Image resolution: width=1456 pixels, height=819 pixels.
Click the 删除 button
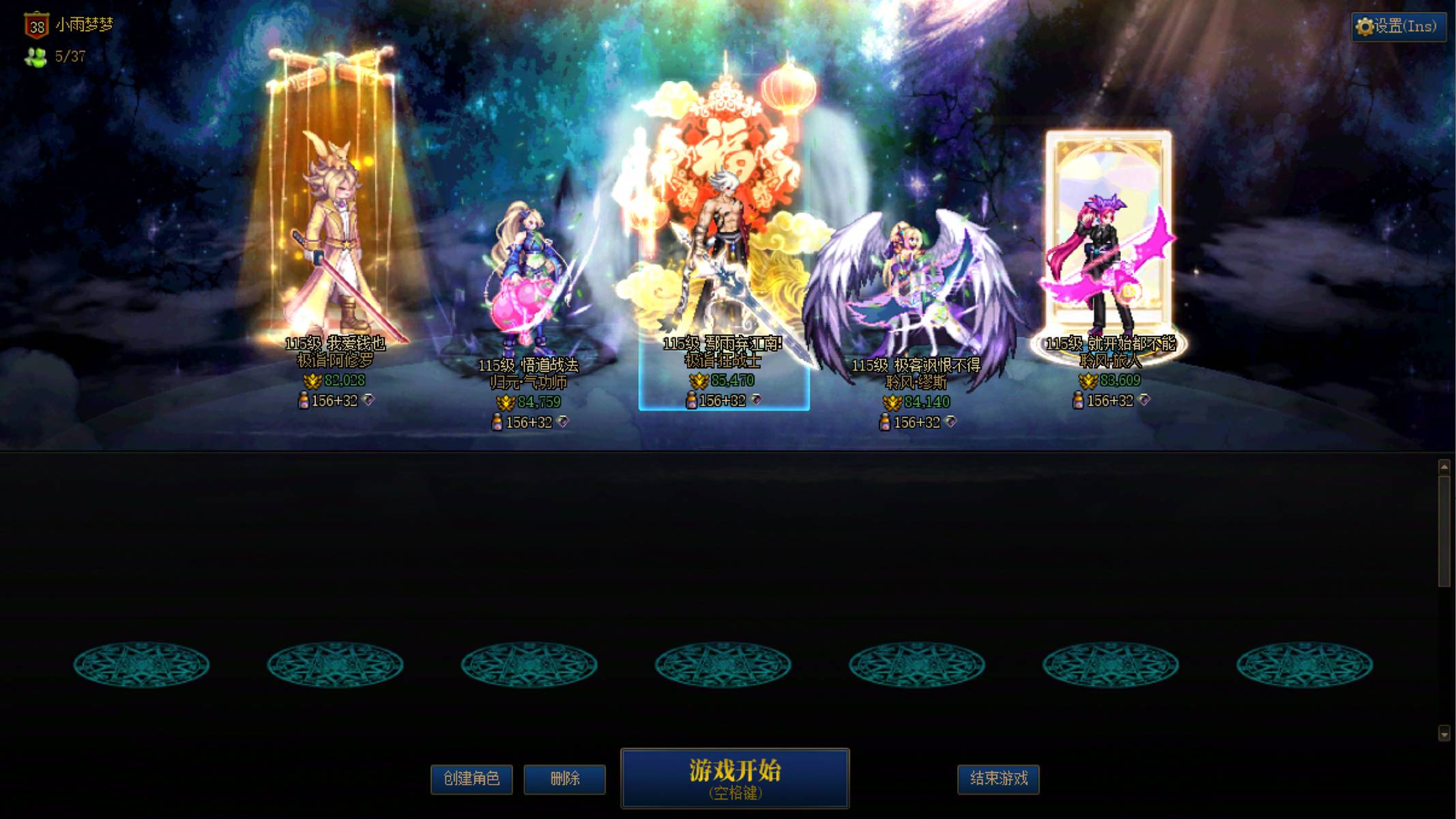tap(564, 779)
